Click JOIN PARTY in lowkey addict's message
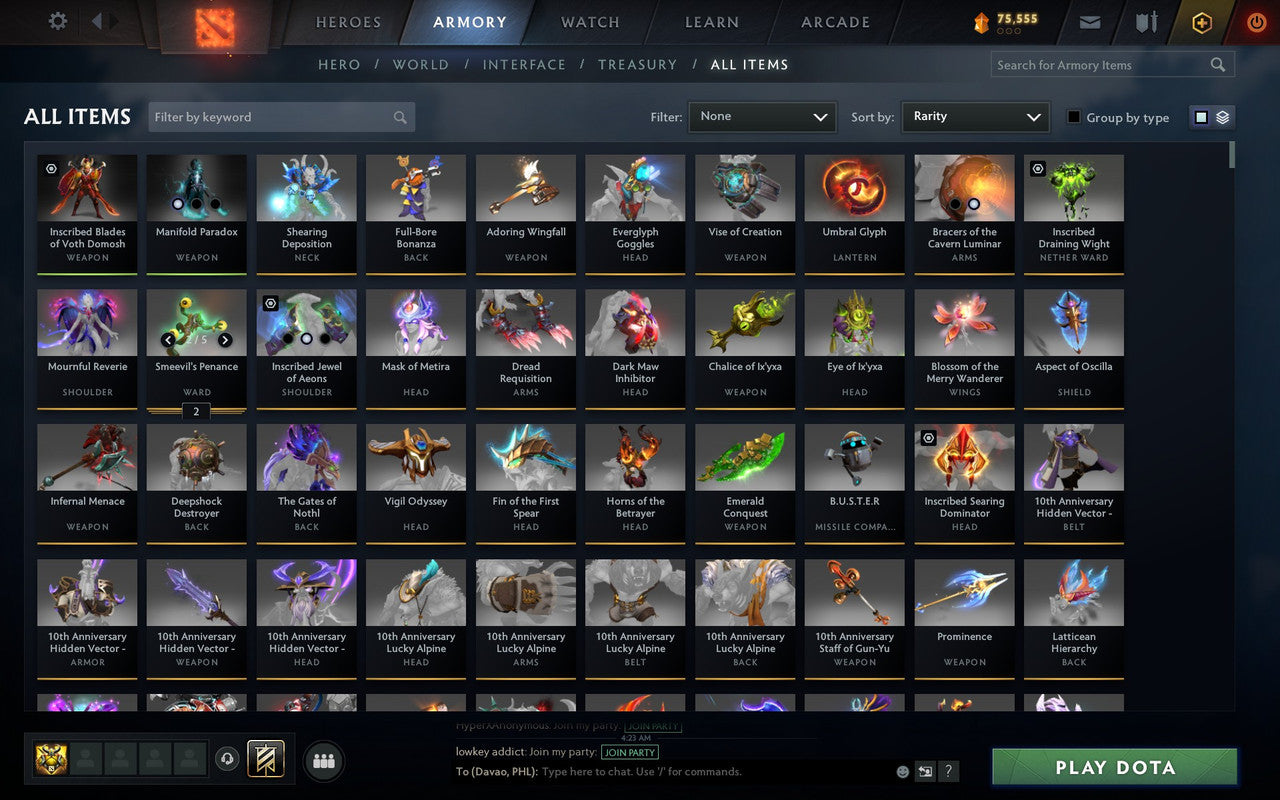Screen dimensions: 1280x800 coord(630,752)
